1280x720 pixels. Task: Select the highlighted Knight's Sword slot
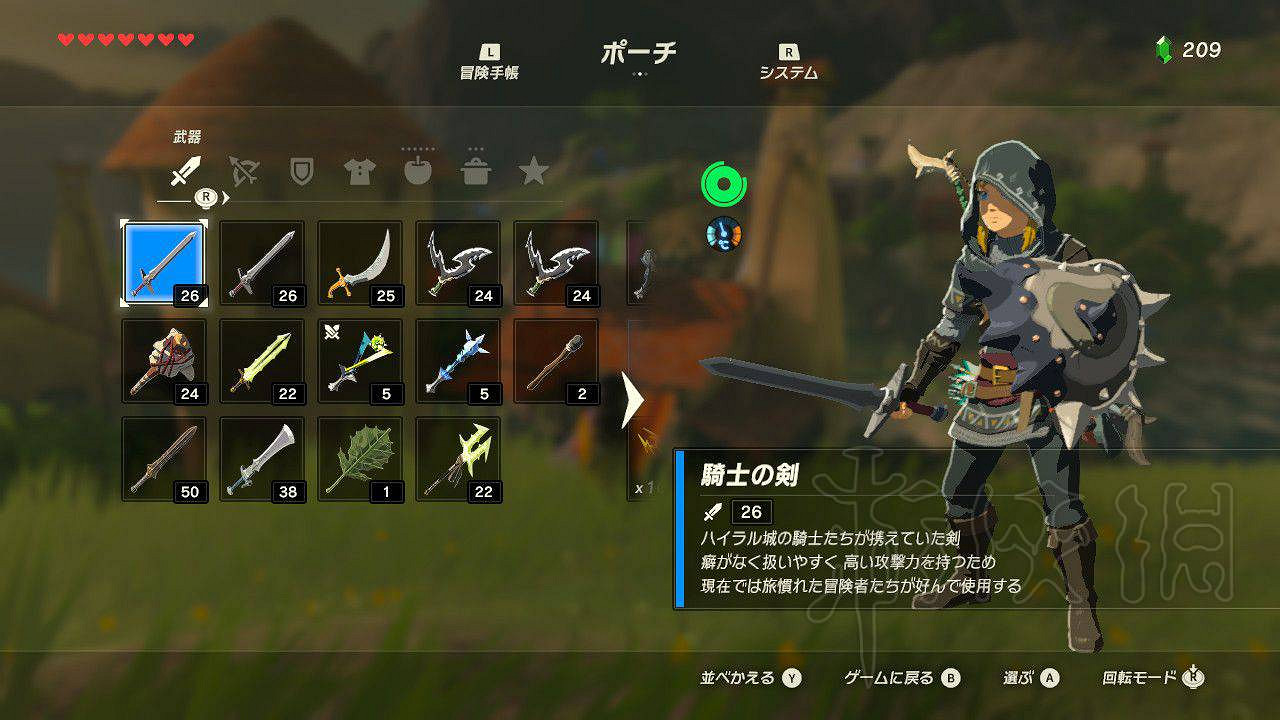pos(163,261)
